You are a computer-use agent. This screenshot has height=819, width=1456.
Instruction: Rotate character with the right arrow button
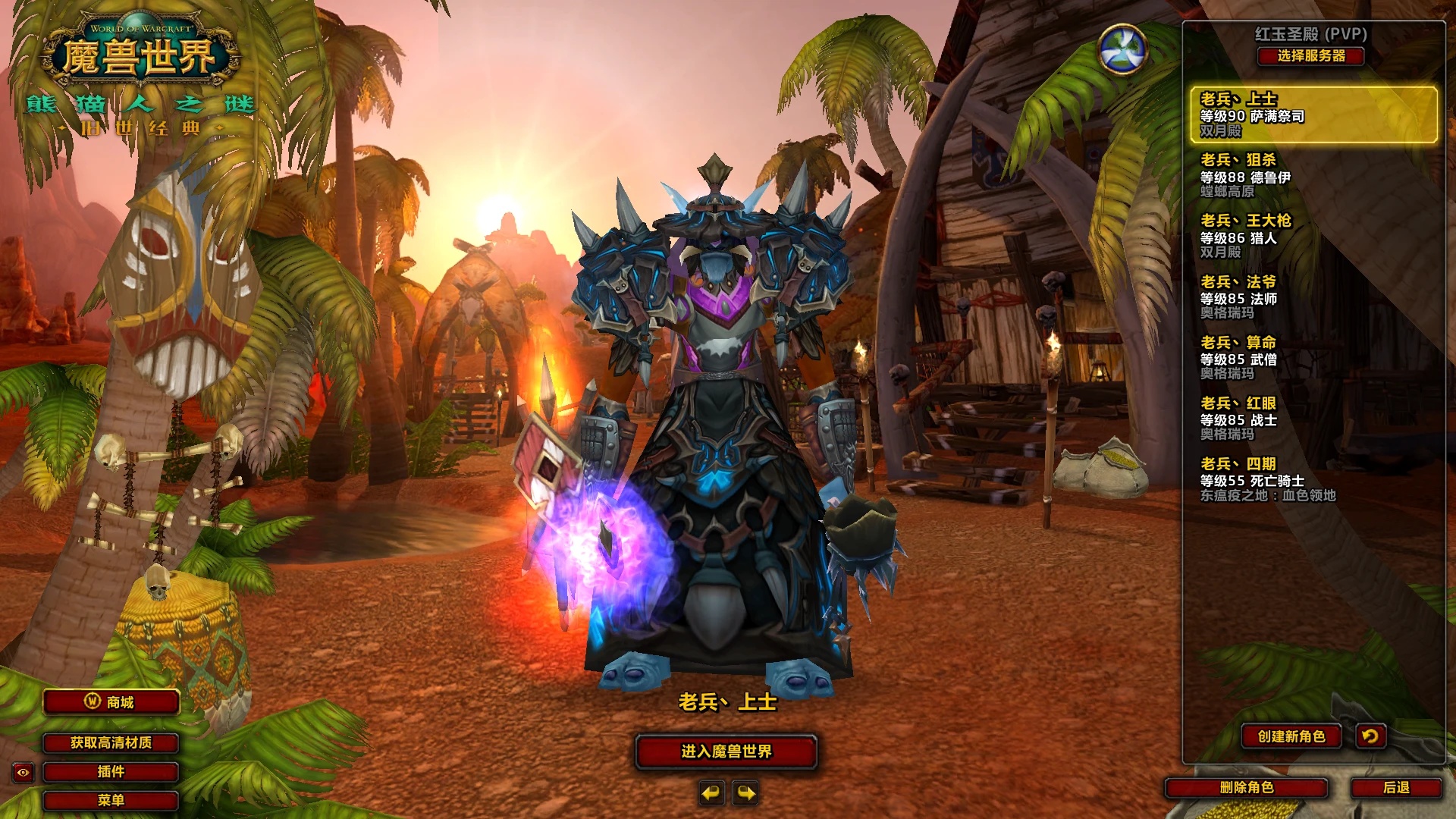[746, 793]
